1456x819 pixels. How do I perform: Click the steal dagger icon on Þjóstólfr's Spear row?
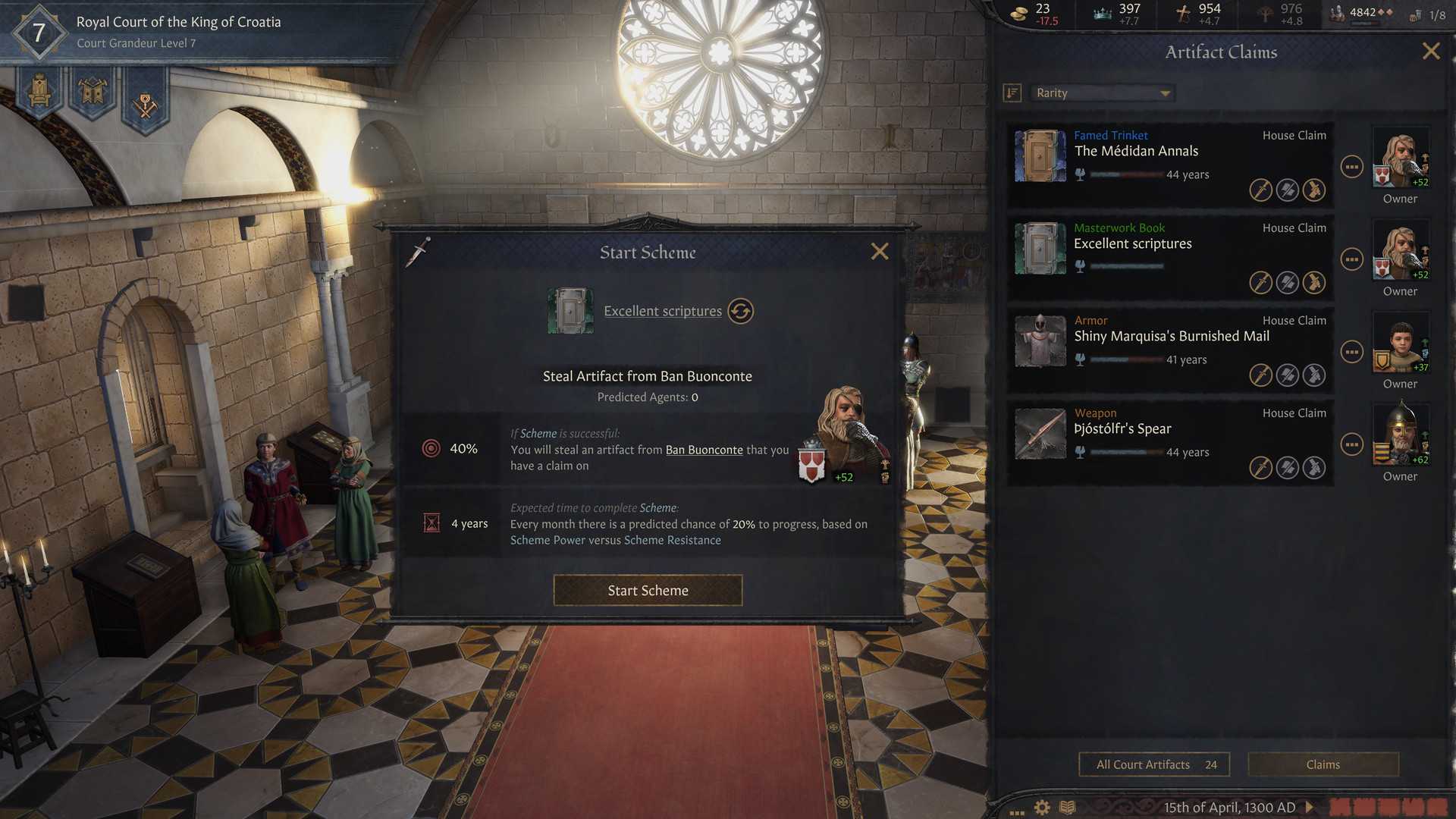pos(1260,468)
